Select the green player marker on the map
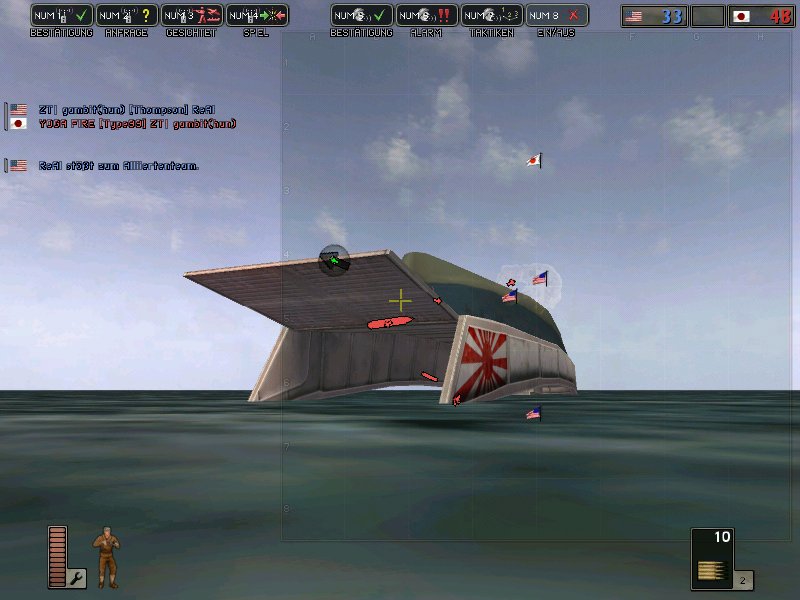The width and height of the screenshot is (800, 600). (333, 261)
